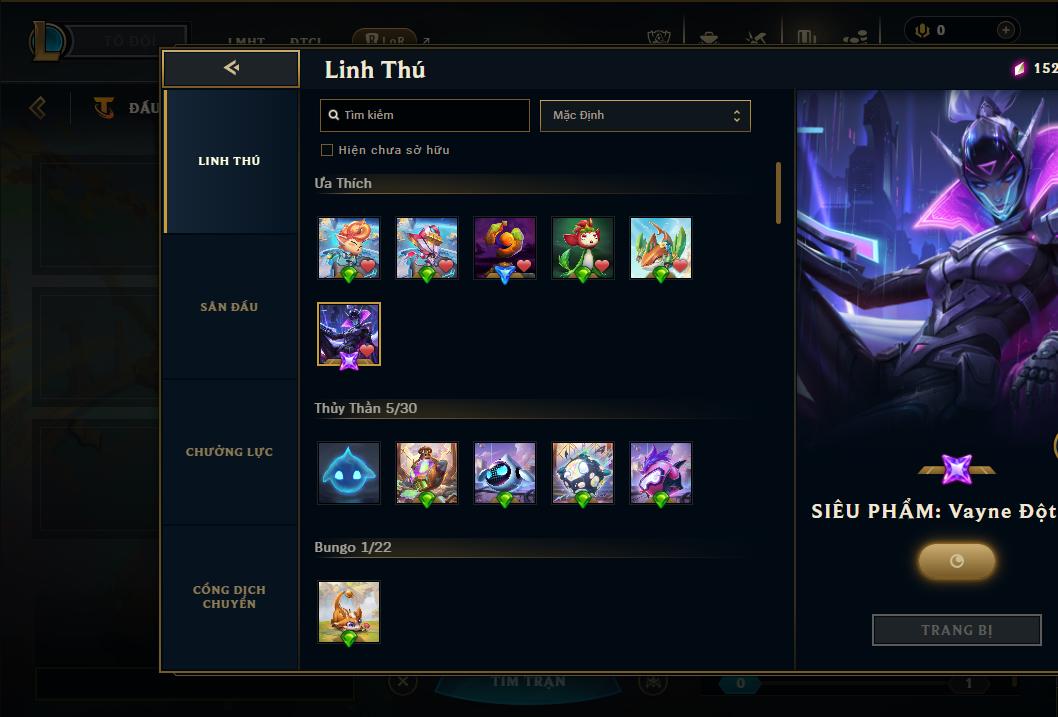The width and height of the screenshot is (1058, 717).
Task: Click the golden round button under Vayne
Action: 957,561
